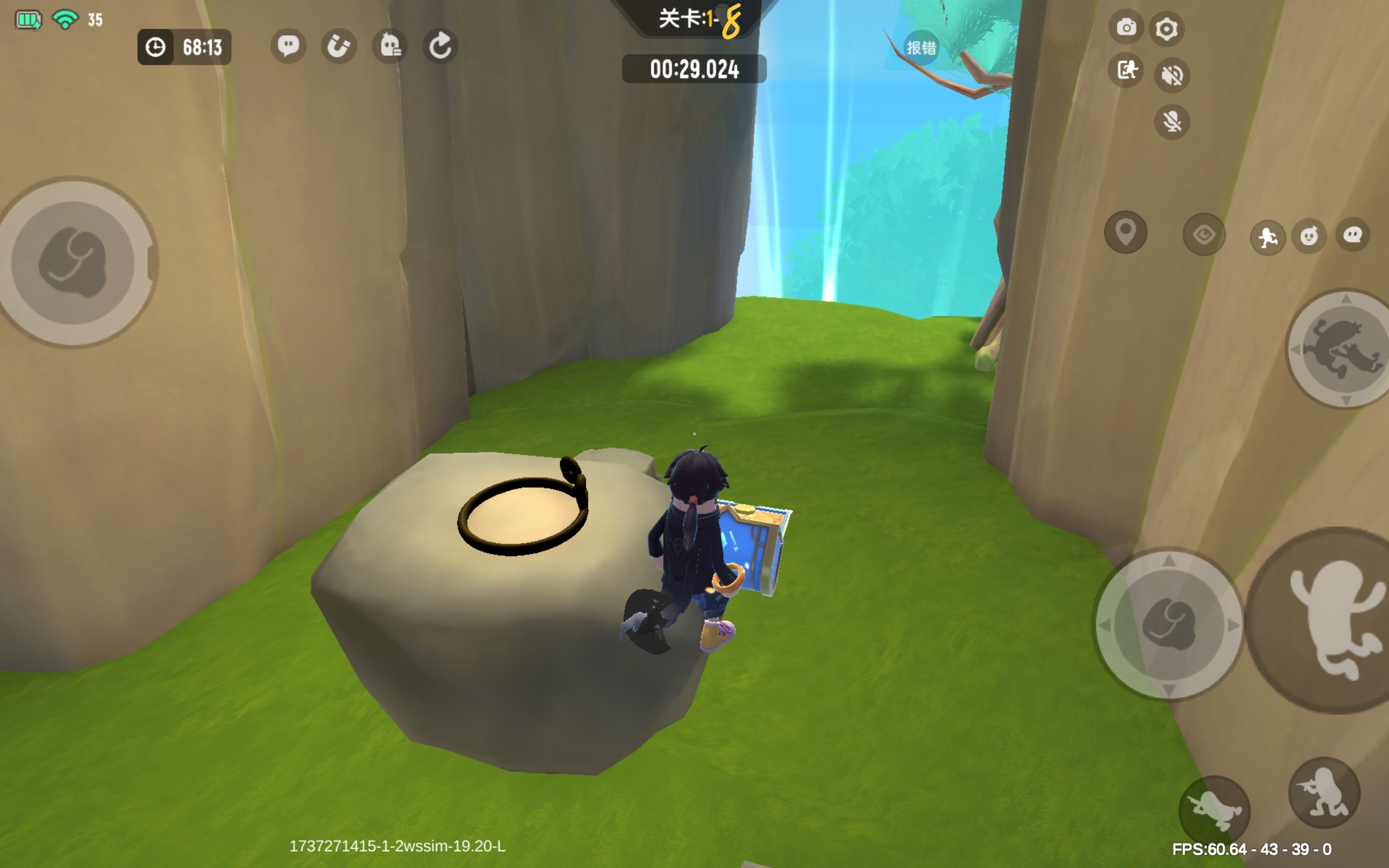
Task: Tap the grab fist button with arrows
Action: 1169,624
